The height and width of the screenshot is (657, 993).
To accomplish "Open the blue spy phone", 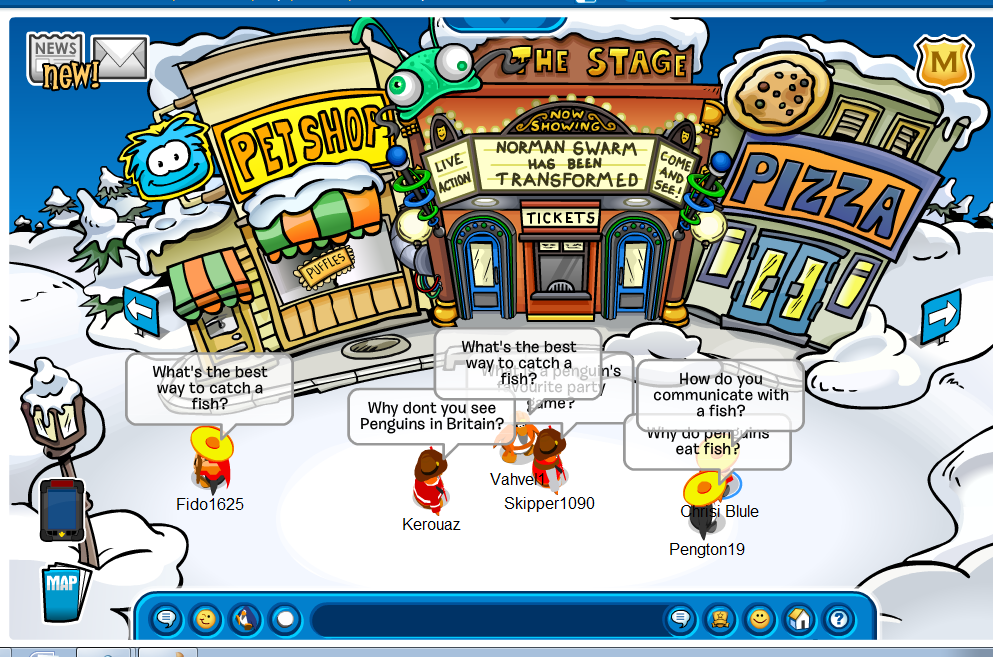I will click(x=62, y=509).
